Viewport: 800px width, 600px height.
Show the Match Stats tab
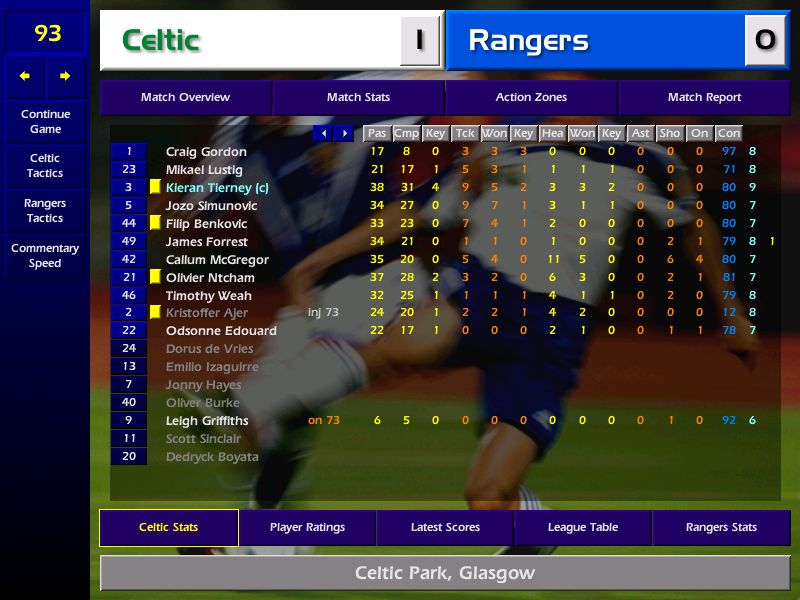(358, 98)
